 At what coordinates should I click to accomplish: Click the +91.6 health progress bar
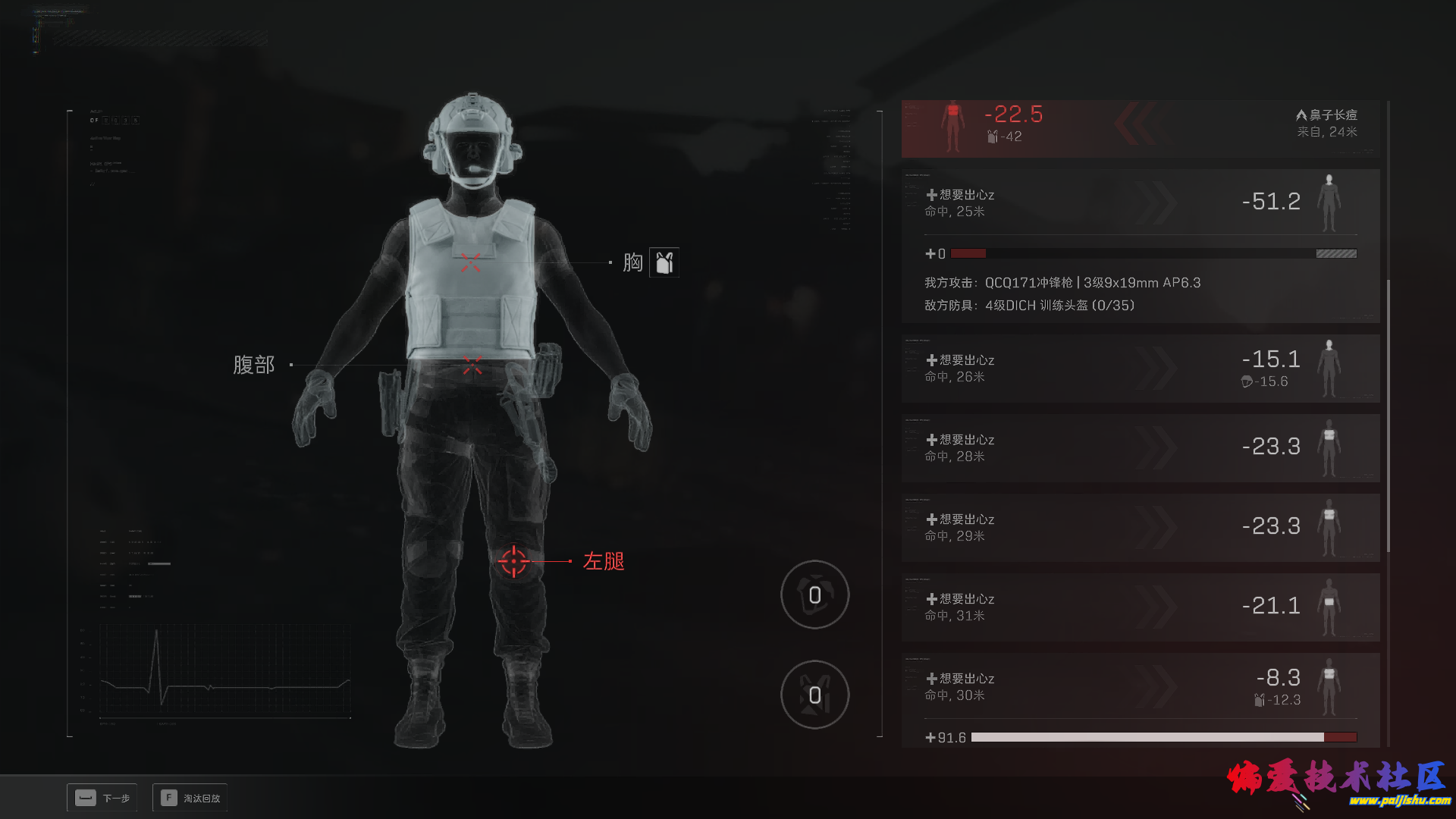pyautogui.click(x=1163, y=736)
